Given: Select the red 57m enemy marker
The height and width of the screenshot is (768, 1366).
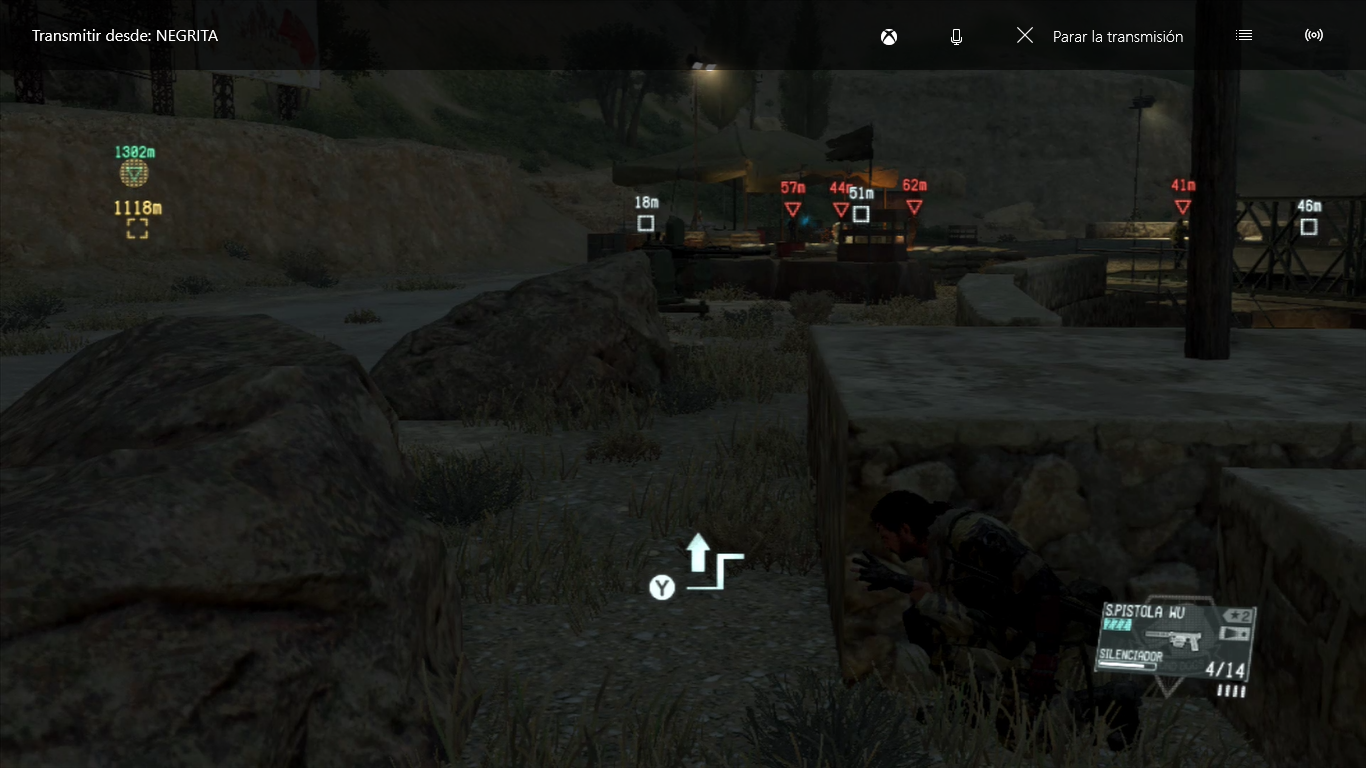Looking at the screenshot, I should pyautogui.click(x=792, y=208).
